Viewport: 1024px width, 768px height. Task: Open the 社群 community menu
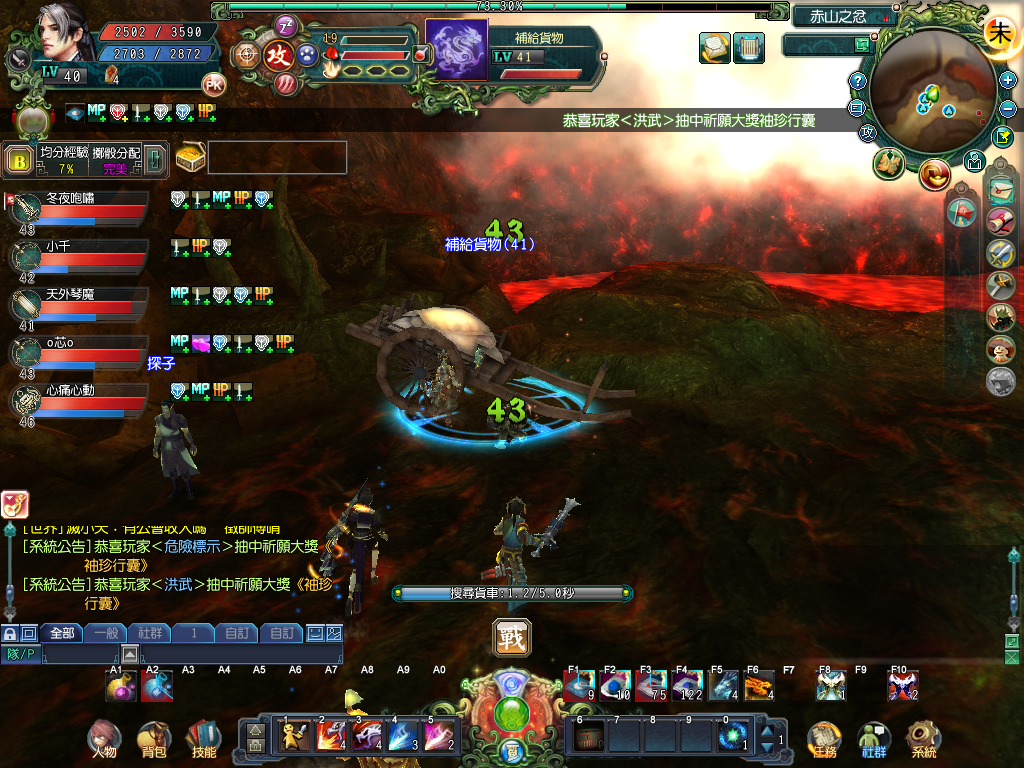tap(874, 740)
